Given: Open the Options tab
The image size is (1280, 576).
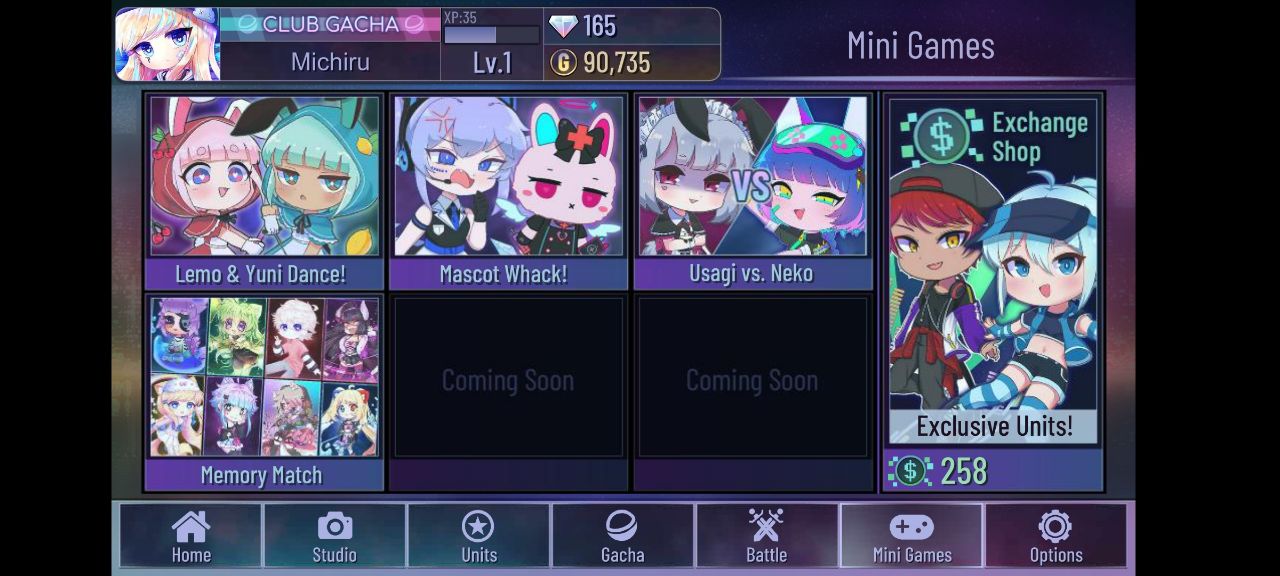Looking at the screenshot, I should [x=1056, y=537].
